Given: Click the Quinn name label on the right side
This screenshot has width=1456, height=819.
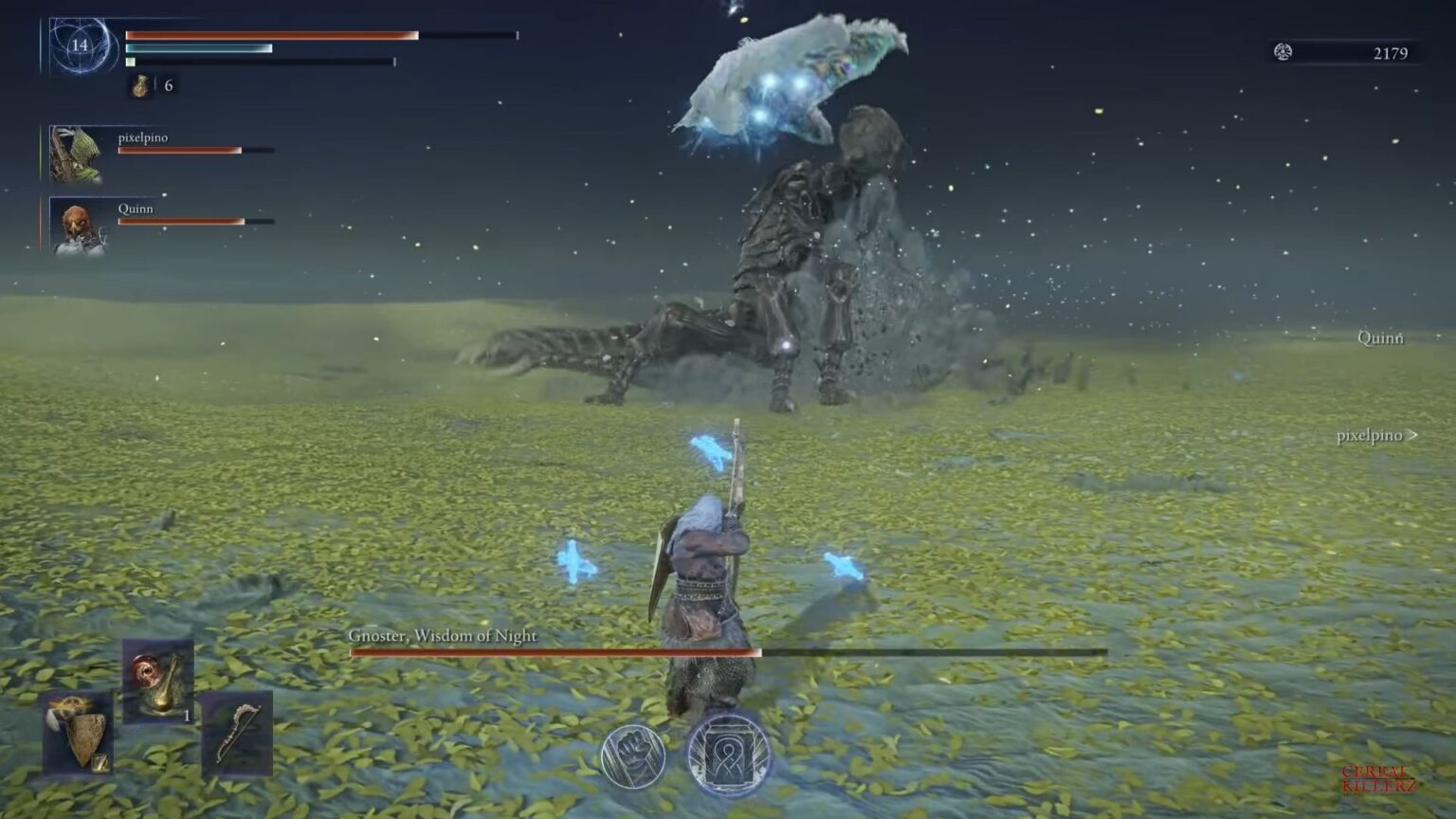Looking at the screenshot, I should [1379, 337].
